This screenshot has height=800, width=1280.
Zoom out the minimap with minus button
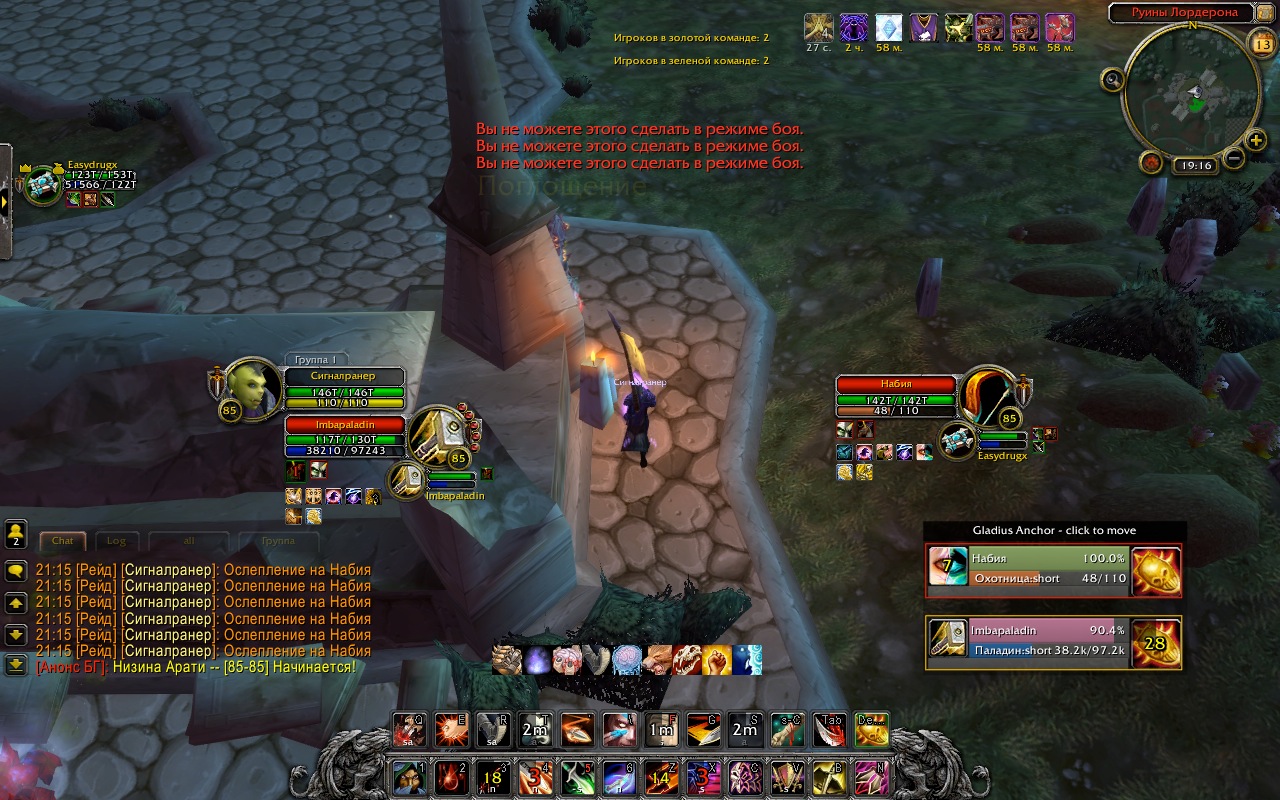(x=1234, y=158)
